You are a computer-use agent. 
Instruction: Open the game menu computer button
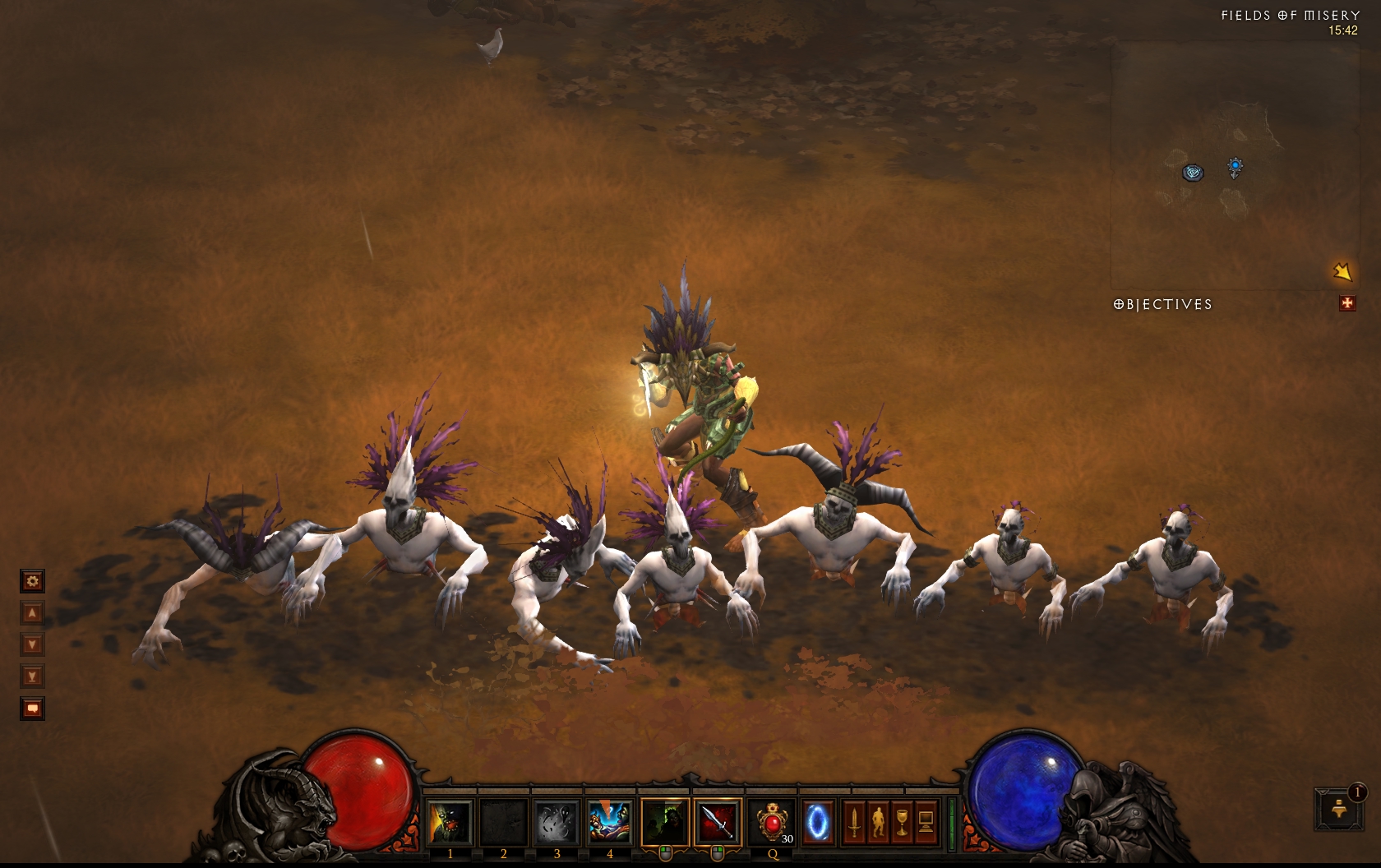[x=926, y=822]
